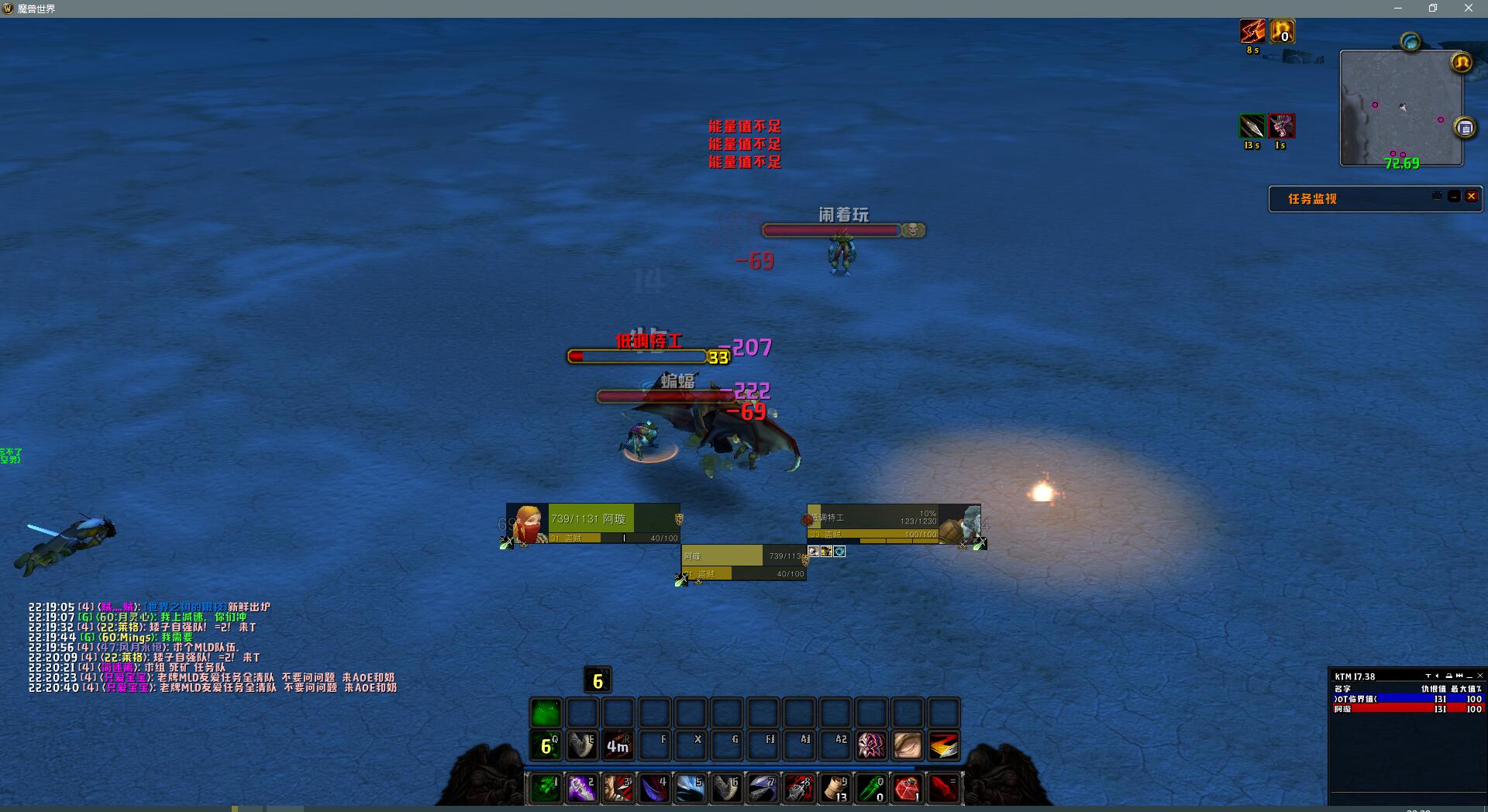
Task: Use the green ability in hotbar slot 1
Action: pos(546,788)
